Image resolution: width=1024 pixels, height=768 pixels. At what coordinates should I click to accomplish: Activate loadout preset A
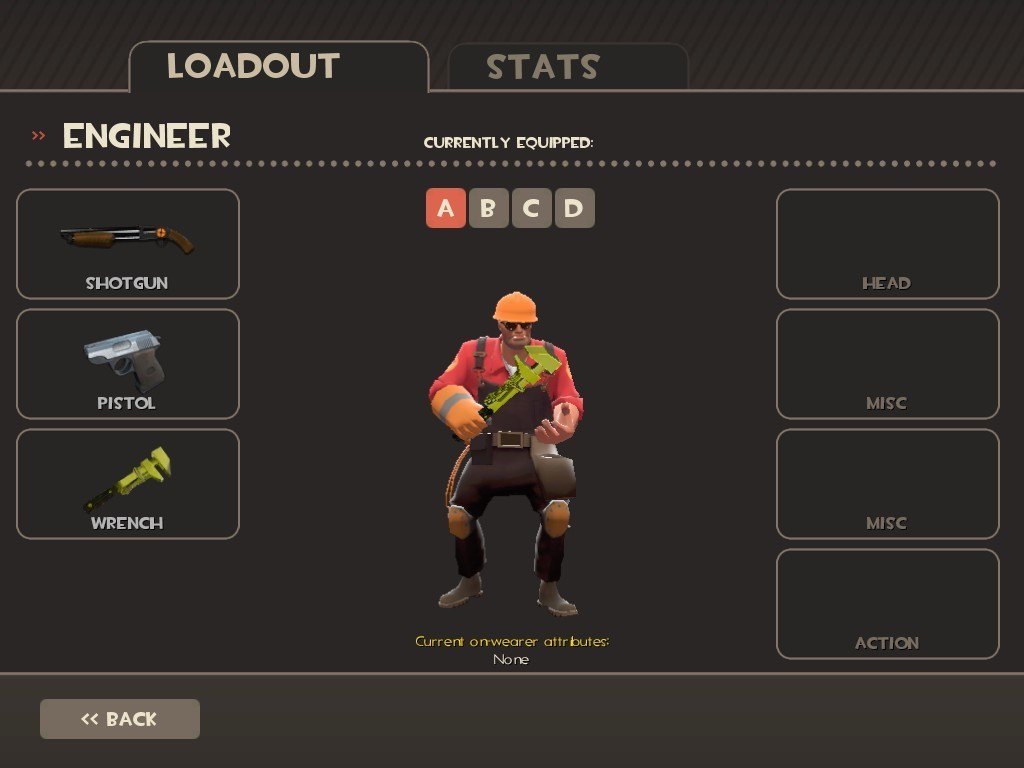446,208
